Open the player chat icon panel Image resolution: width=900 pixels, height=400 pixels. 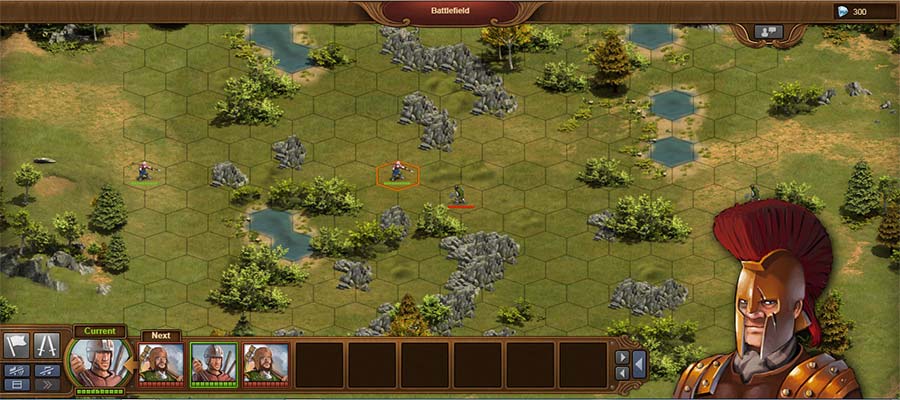(768, 32)
